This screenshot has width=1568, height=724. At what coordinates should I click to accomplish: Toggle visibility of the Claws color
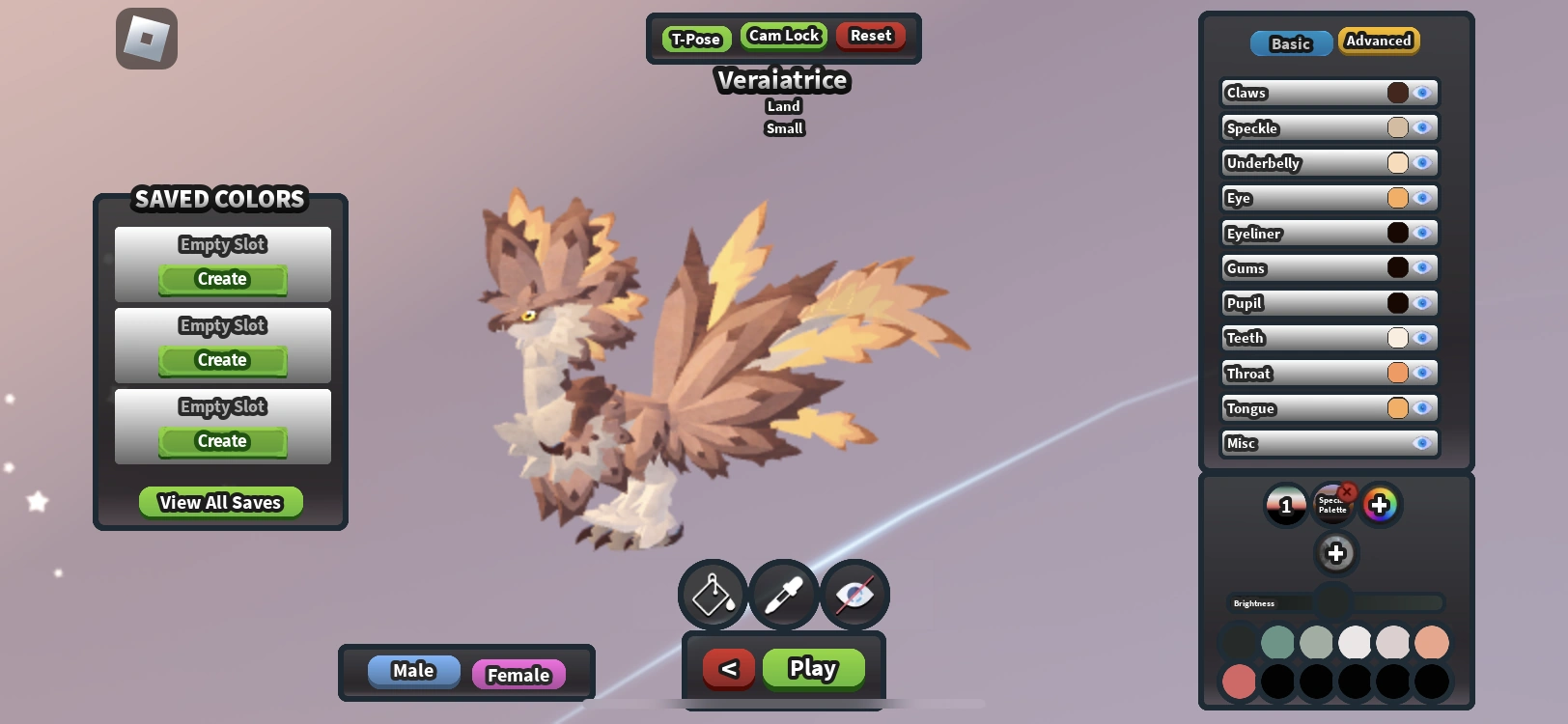pos(1421,93)
